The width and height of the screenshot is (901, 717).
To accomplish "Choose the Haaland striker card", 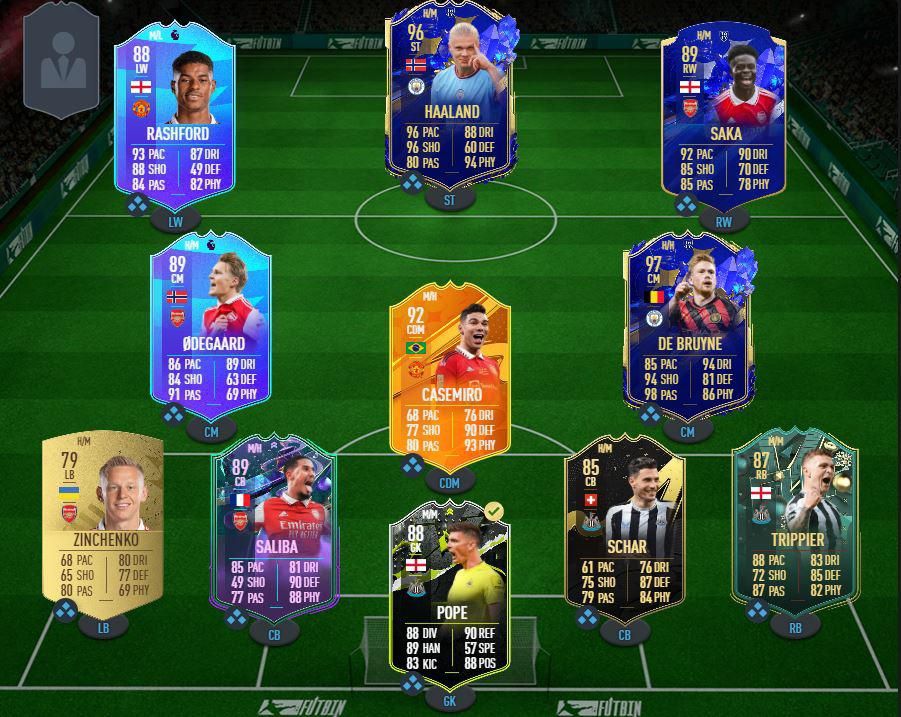I will tap(450, 95).
